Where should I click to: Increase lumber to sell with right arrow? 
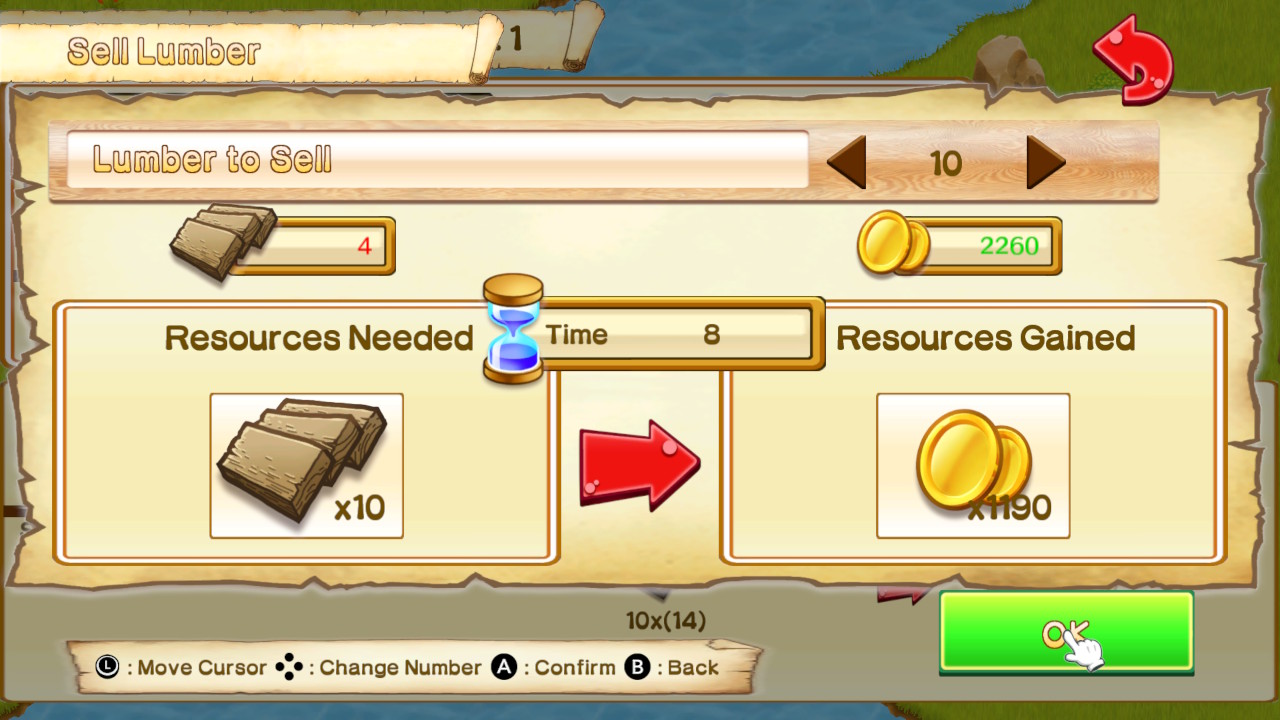click(1045, 163)
